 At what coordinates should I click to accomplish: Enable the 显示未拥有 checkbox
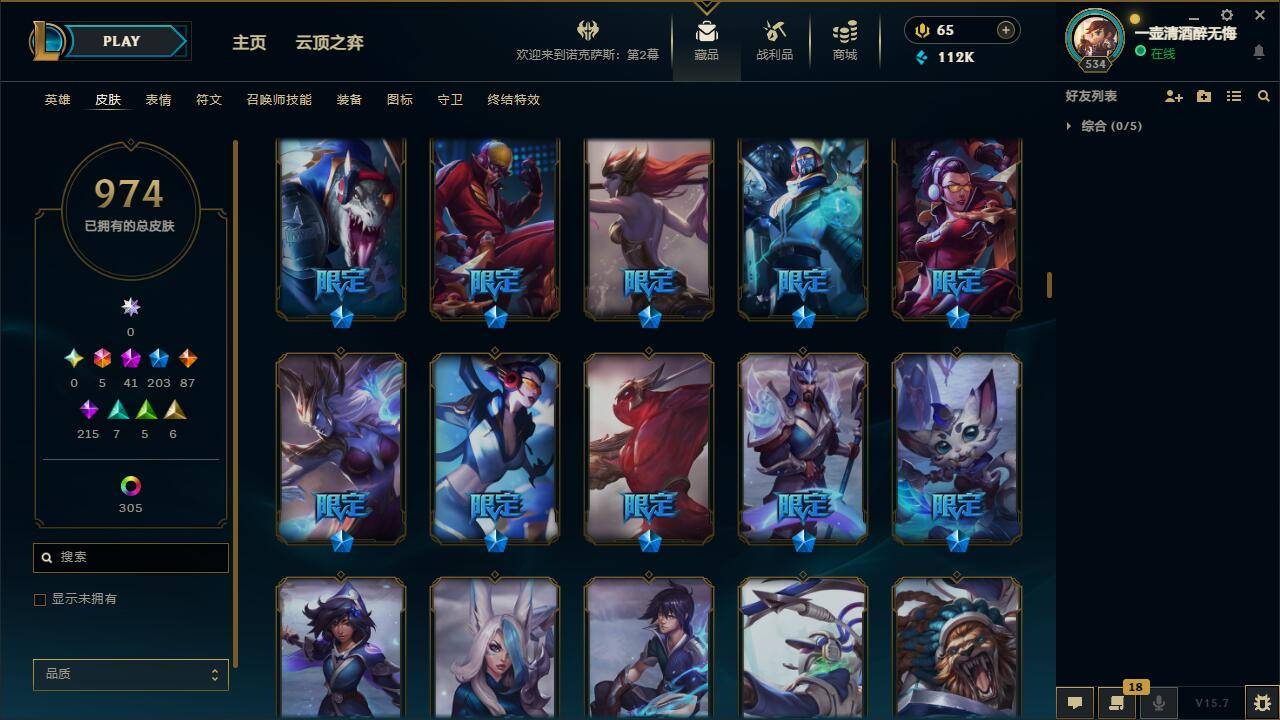click(x=40, y=599)
